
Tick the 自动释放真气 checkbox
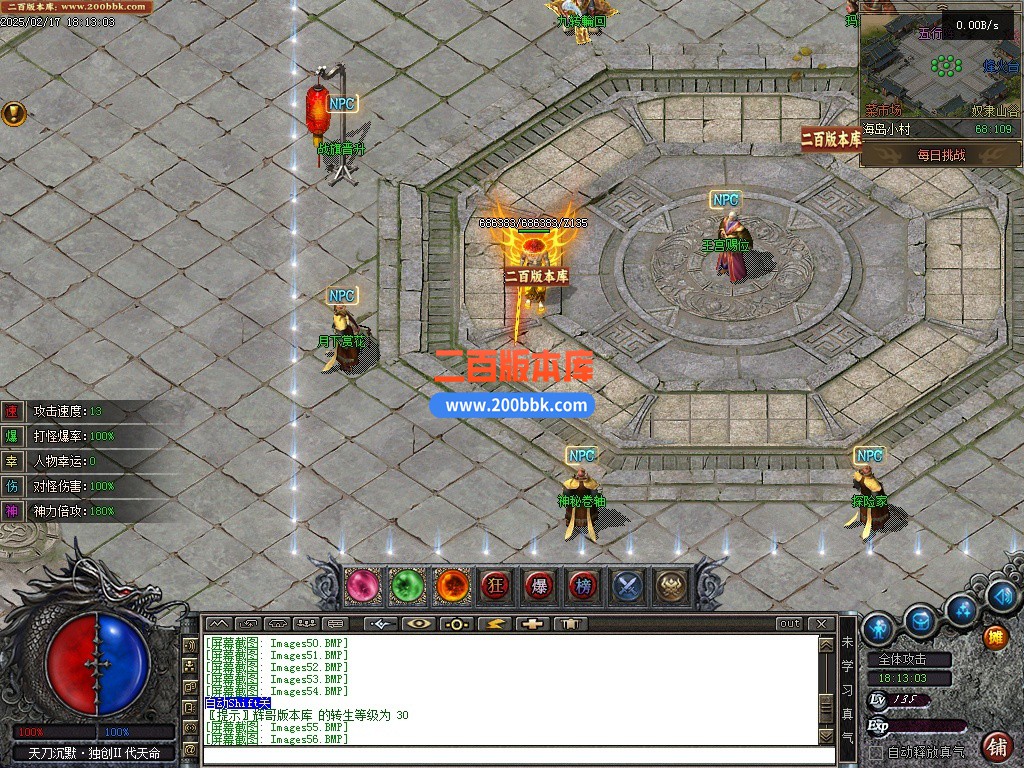tap(876, 752)
